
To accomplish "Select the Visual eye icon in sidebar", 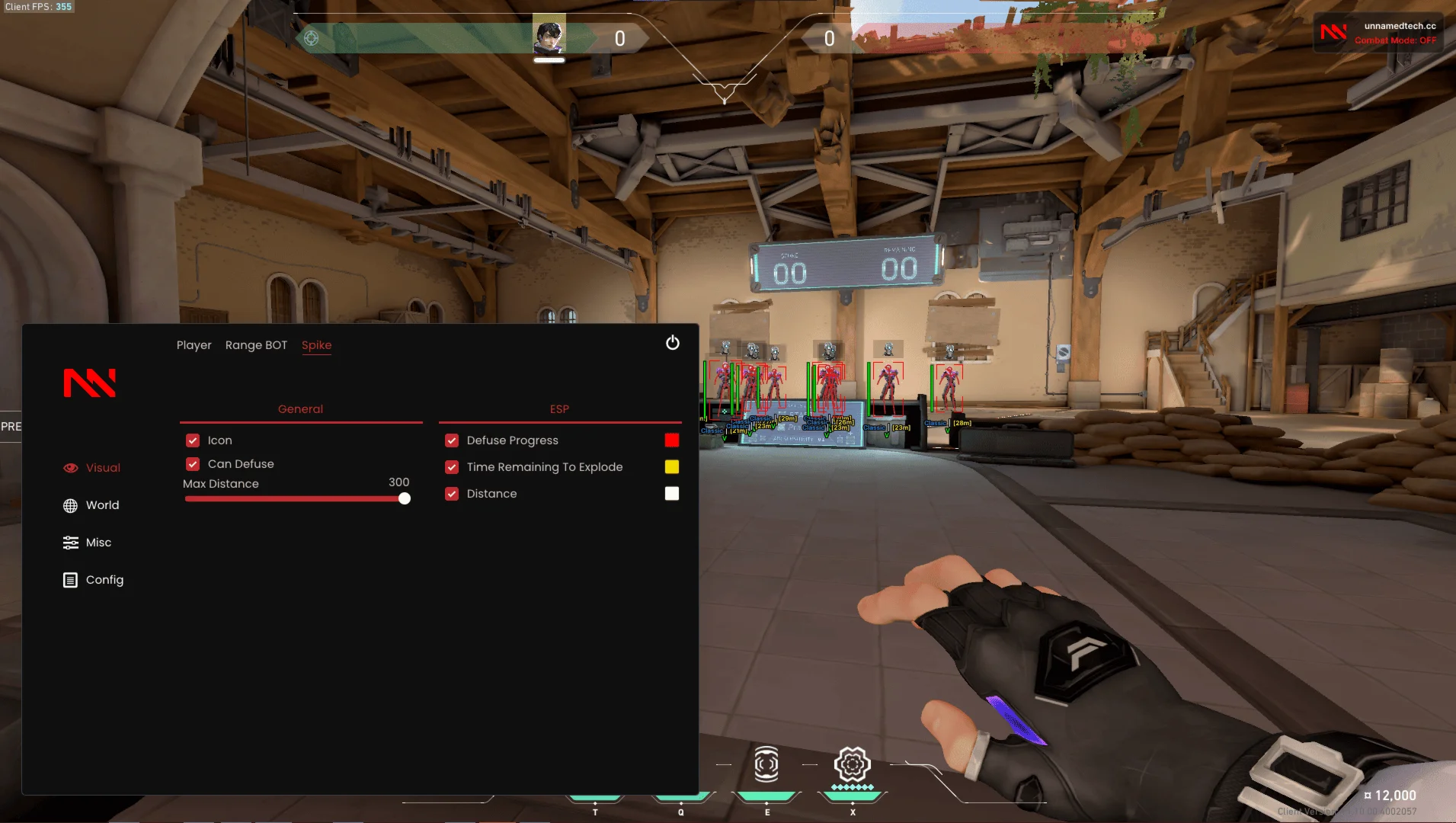I will click(71, 467).
